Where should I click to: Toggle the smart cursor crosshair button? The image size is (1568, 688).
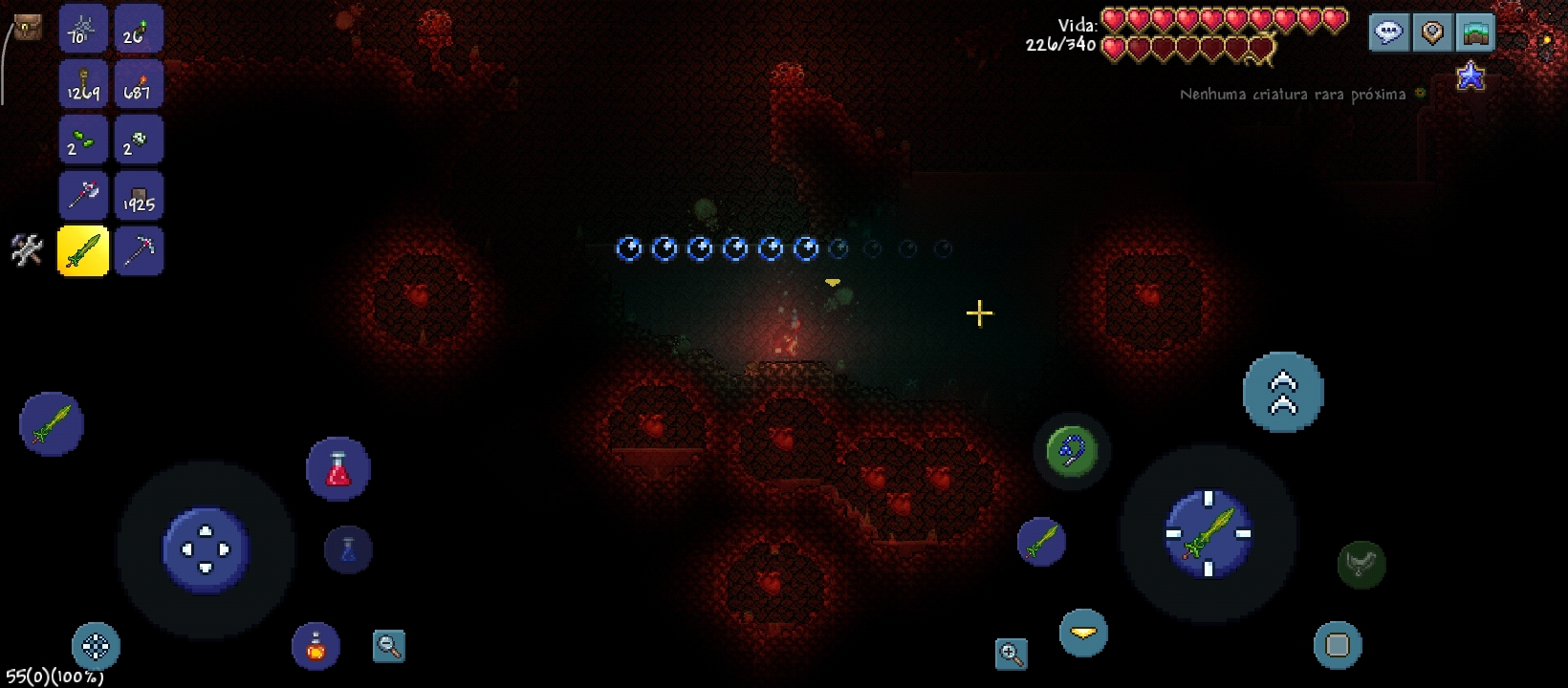click(x=96, y=647)
